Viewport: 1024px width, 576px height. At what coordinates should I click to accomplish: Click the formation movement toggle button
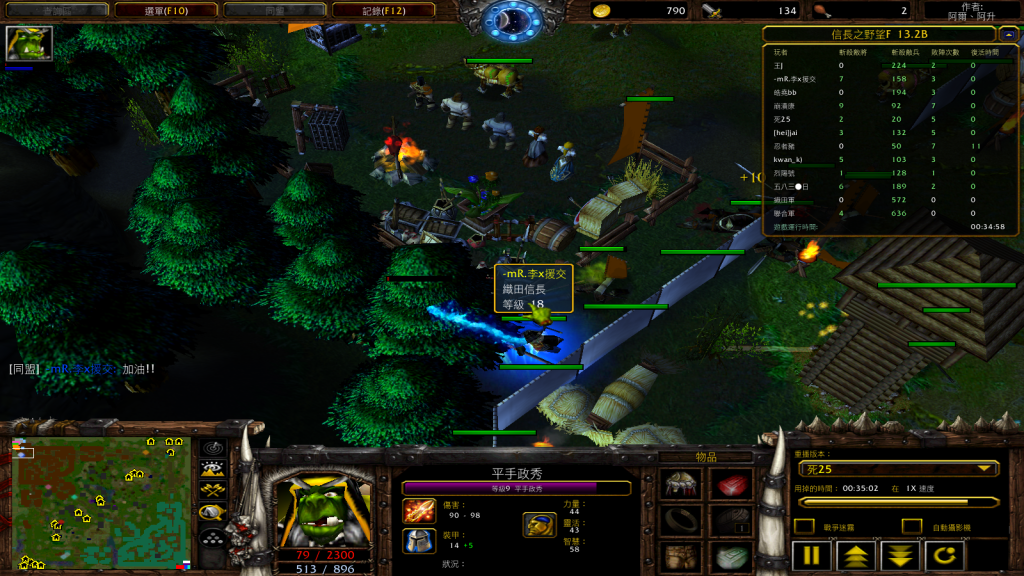(x=212, y=537)
